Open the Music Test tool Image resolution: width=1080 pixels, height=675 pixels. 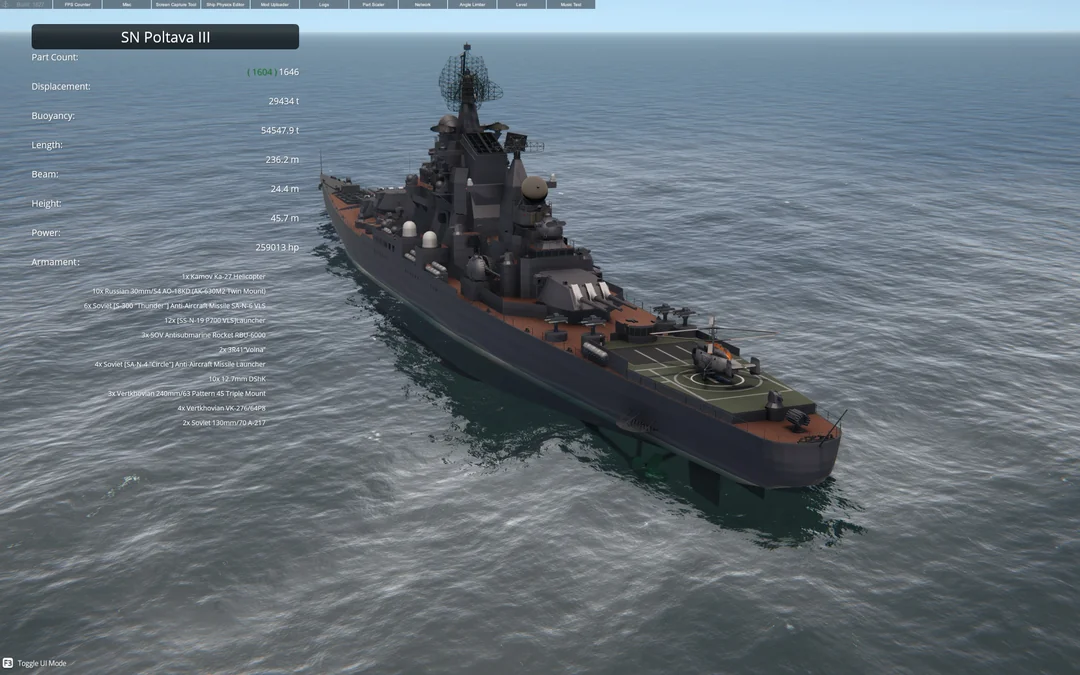point(570,5)
